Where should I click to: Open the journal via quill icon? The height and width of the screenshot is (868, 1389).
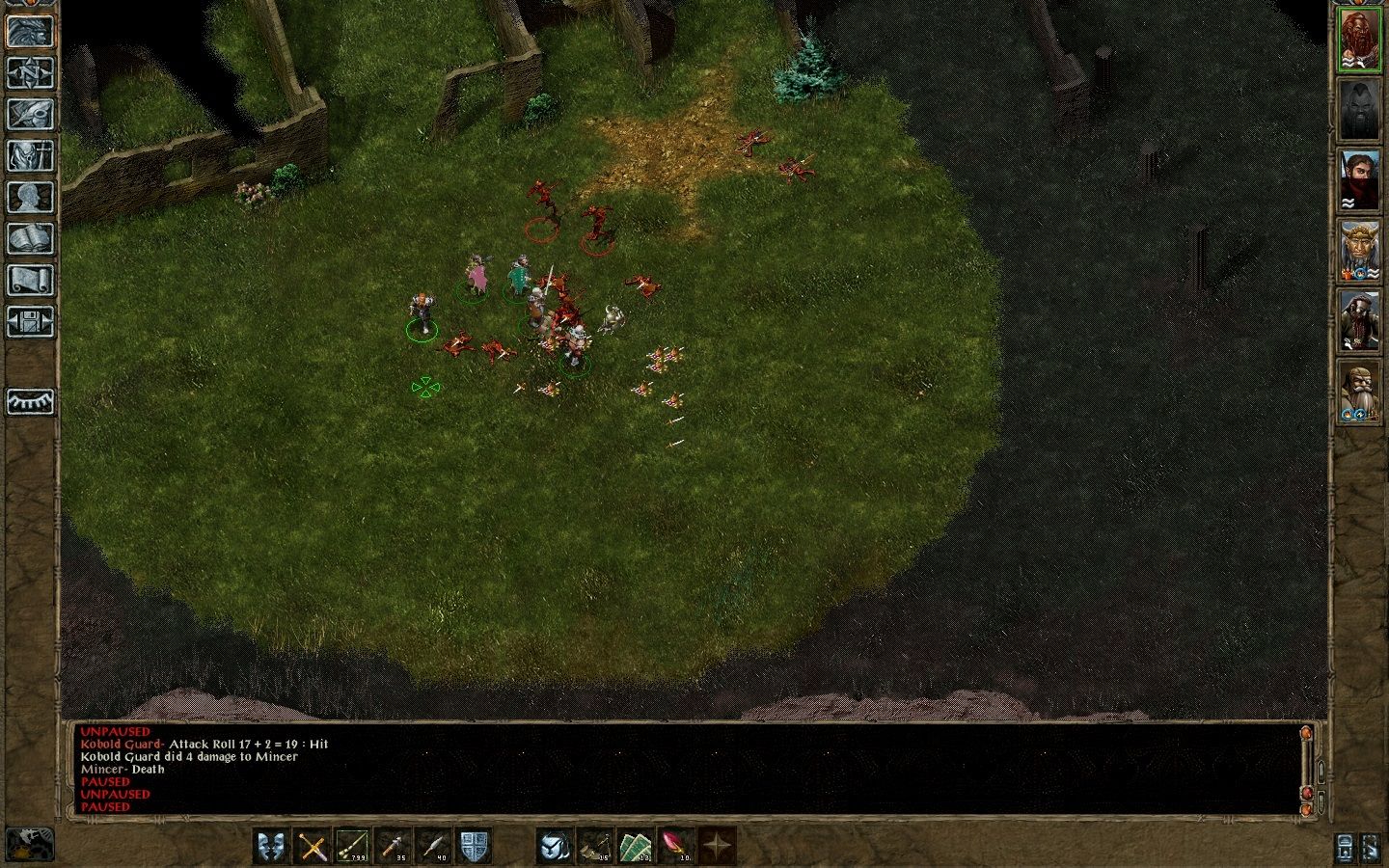(30, 114)
